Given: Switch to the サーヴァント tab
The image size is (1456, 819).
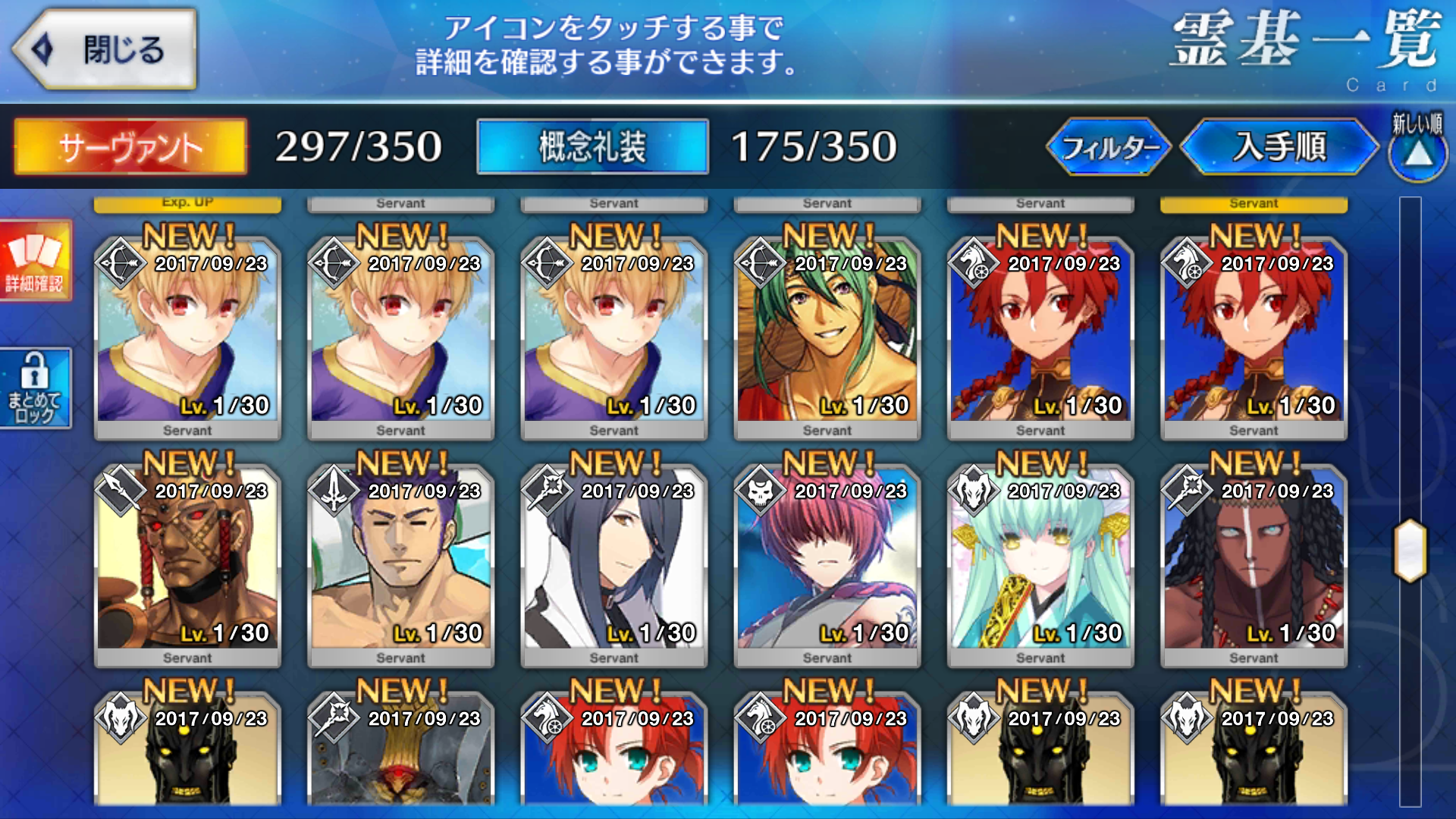Looking at the screenshot, I should [x=130, y=146].
